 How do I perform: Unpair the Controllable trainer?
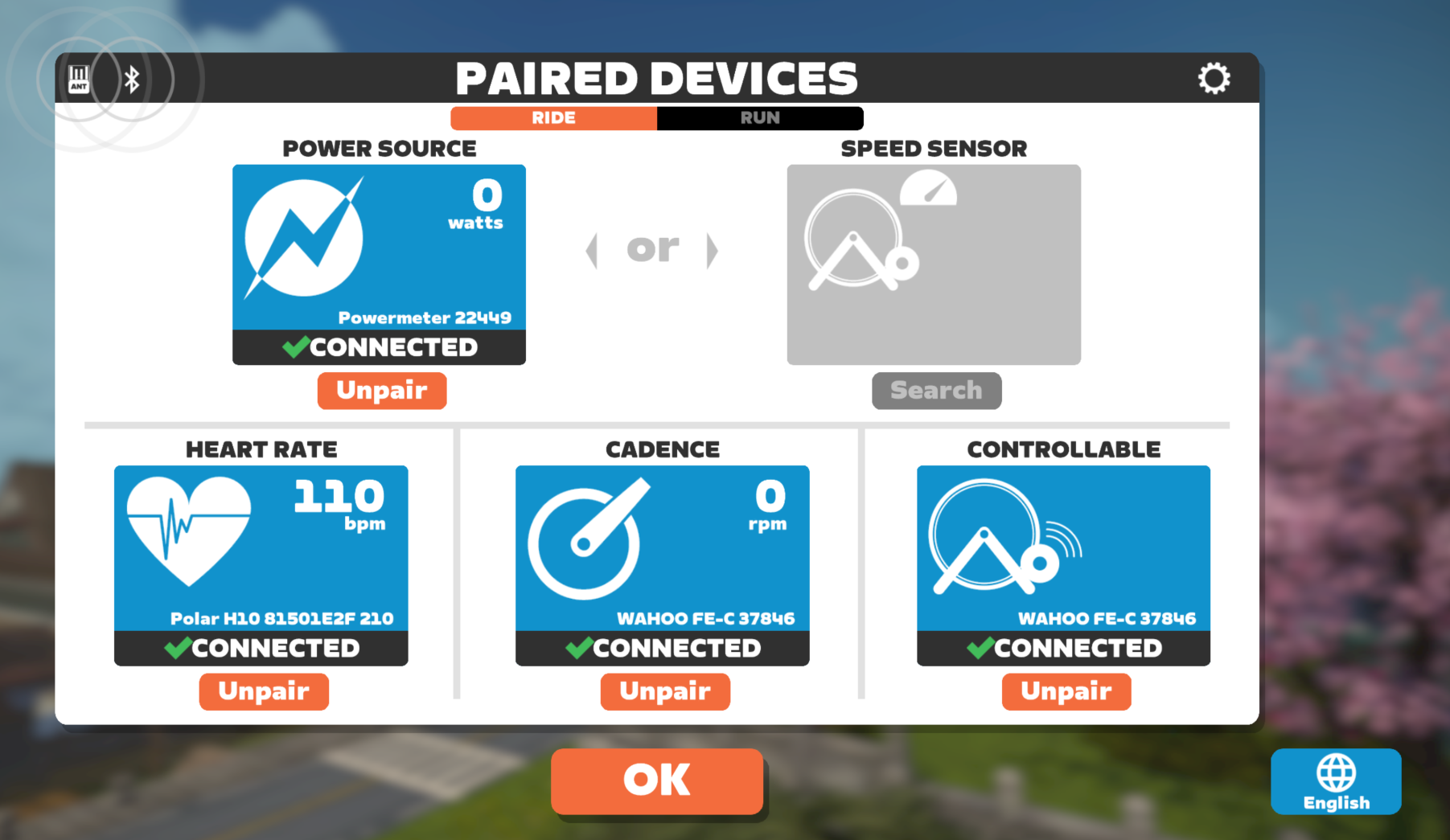pyautogui.click(x=1066, y=691)
